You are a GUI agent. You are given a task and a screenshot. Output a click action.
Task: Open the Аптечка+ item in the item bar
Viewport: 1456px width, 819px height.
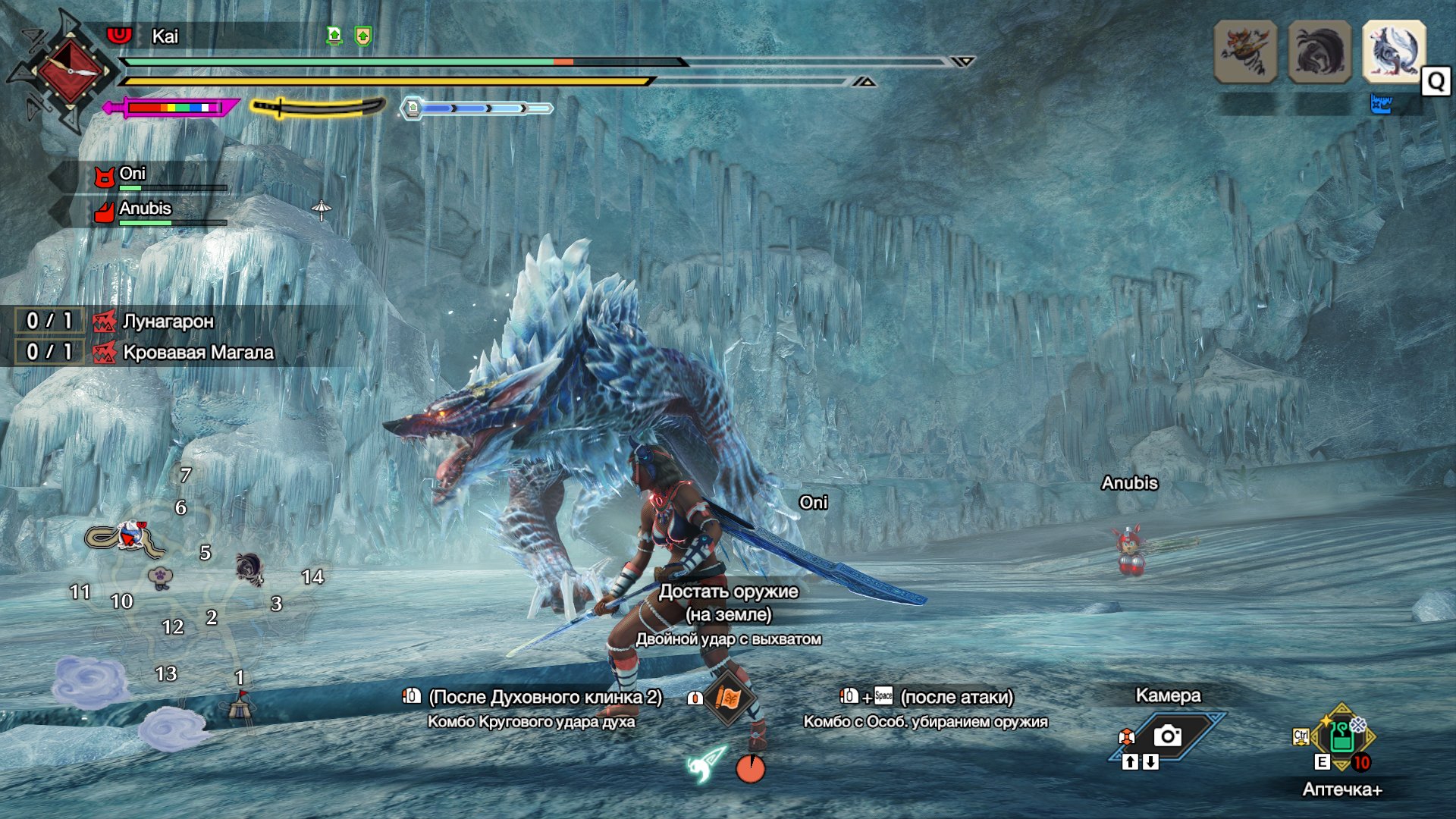click(1341, 737)
